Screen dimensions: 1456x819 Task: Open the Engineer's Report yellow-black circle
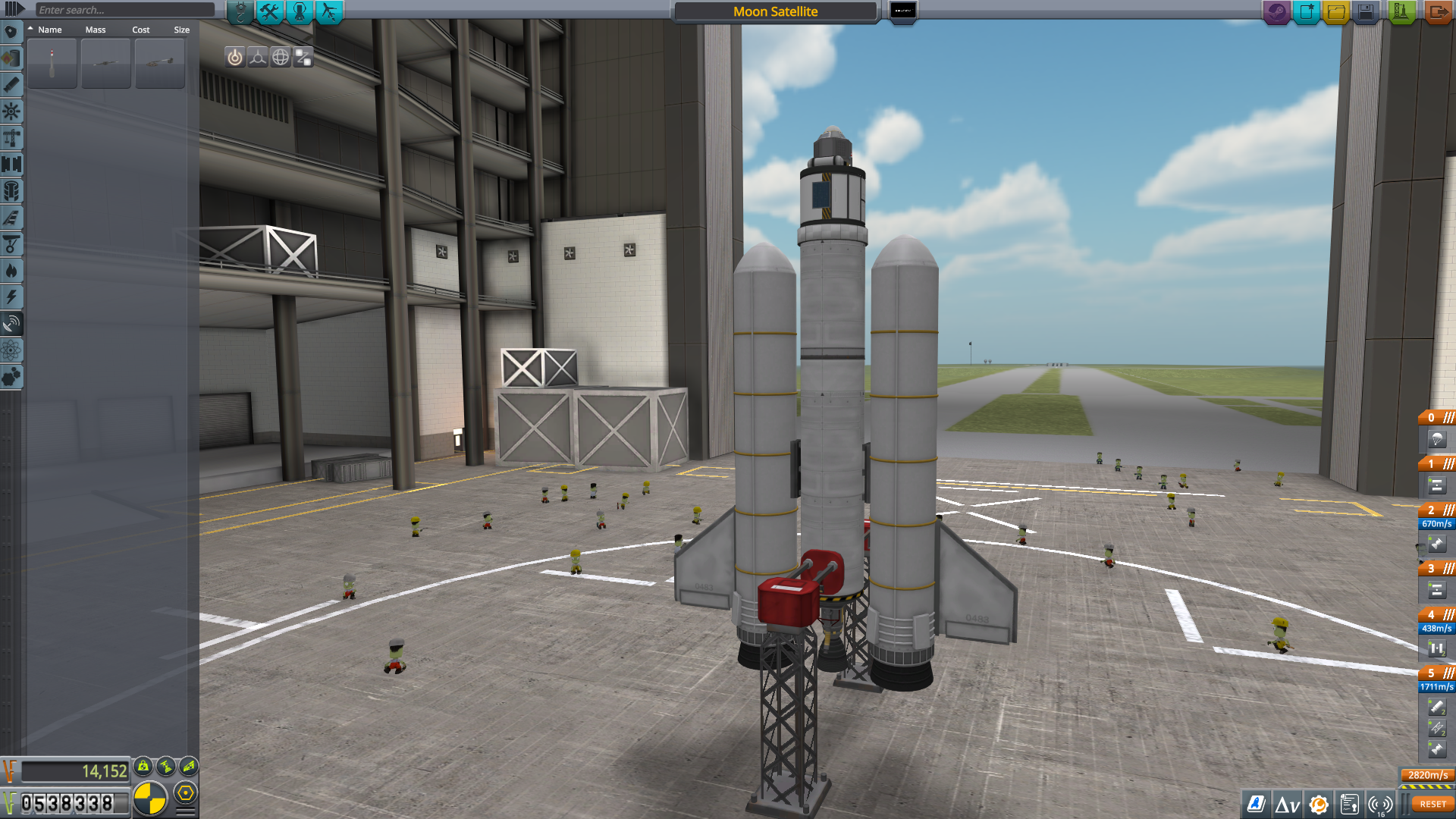click(x=149, y=797)
